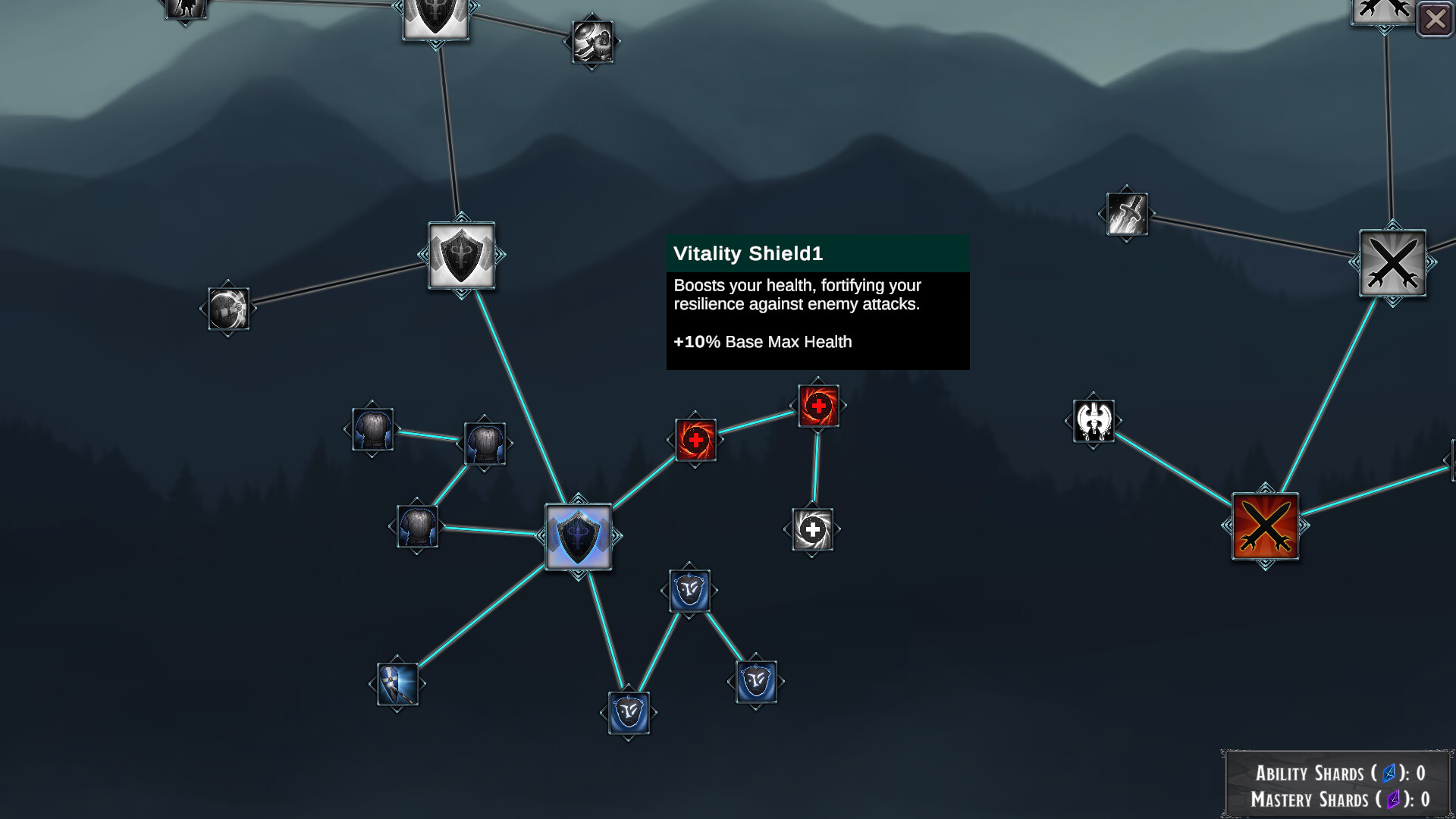Select the small red cross node above plus node

pos(818,407)
